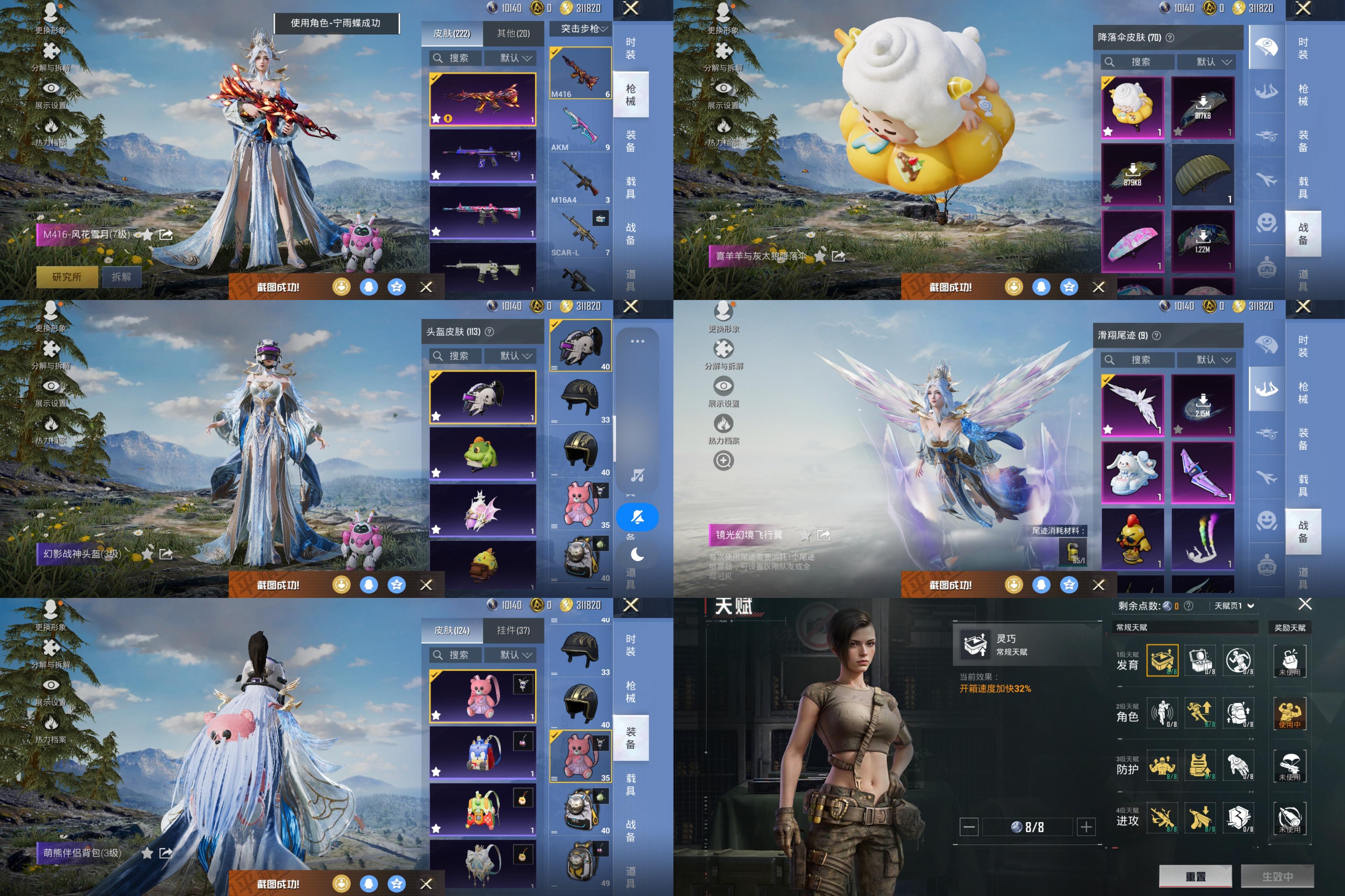Tap the blue muted bell overlay button
Screen dimensions: 1345x896
pos(637,517)
